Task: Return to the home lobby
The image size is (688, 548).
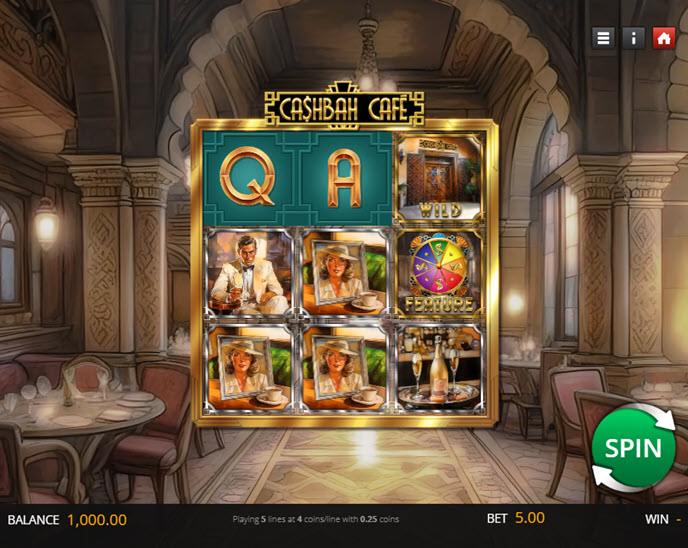Action: [x=663, y=38]
